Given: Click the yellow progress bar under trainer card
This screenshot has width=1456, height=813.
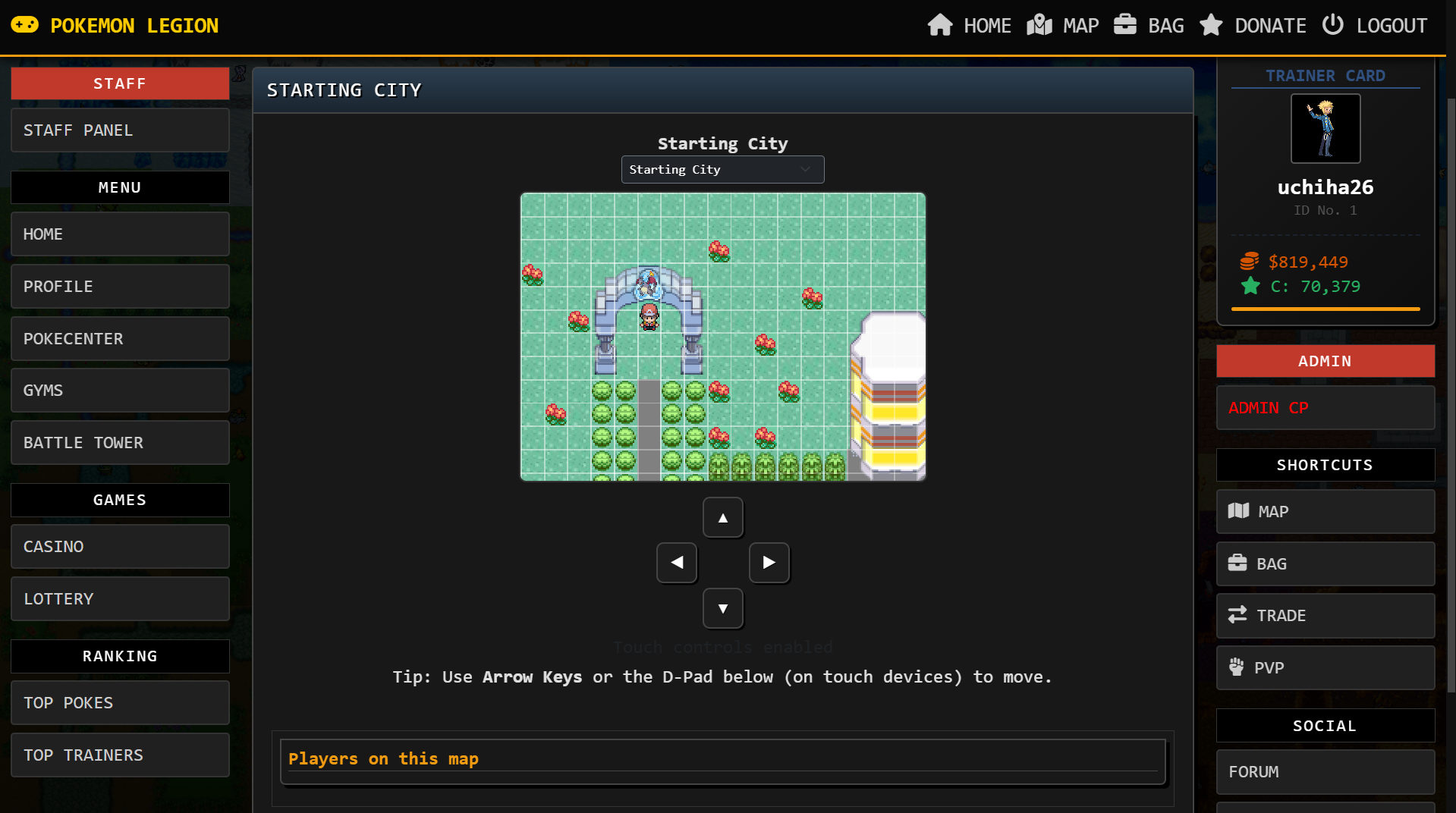Looking at the screenshot, I should (1324, 309).
